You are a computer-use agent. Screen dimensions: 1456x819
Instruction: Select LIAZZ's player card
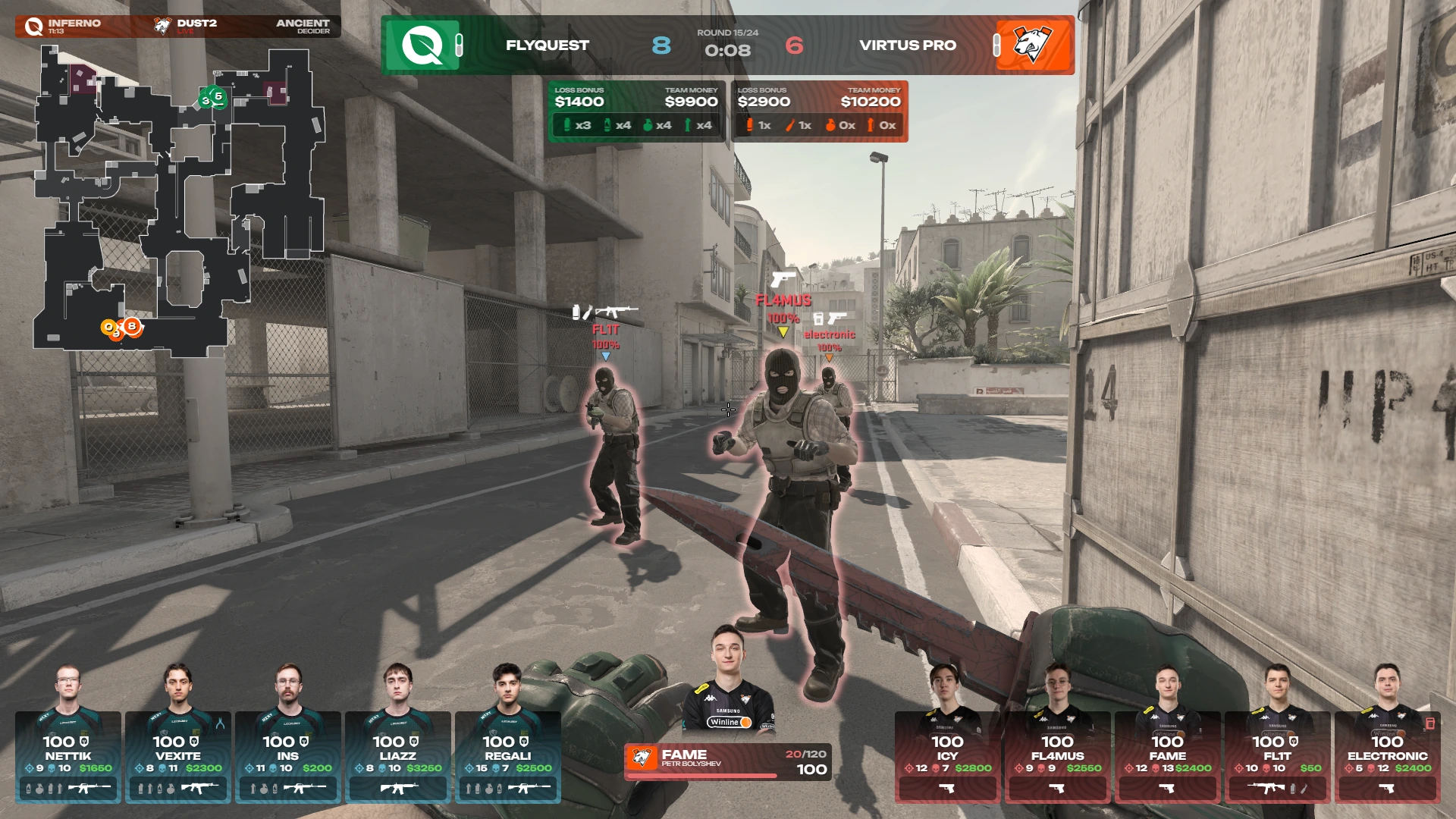(x=398, y=757)
